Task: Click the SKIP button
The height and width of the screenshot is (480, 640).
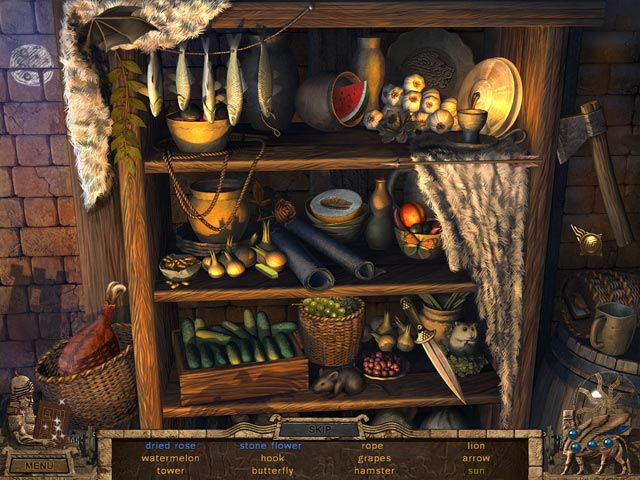Action: (x=319, y=429)
